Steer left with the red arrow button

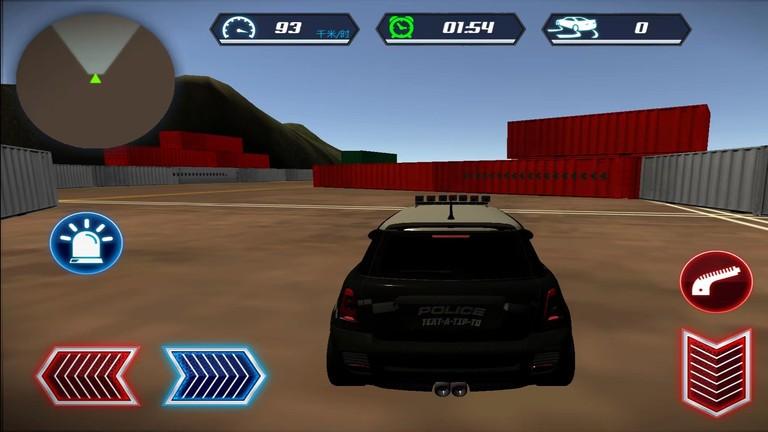point(87,376)
